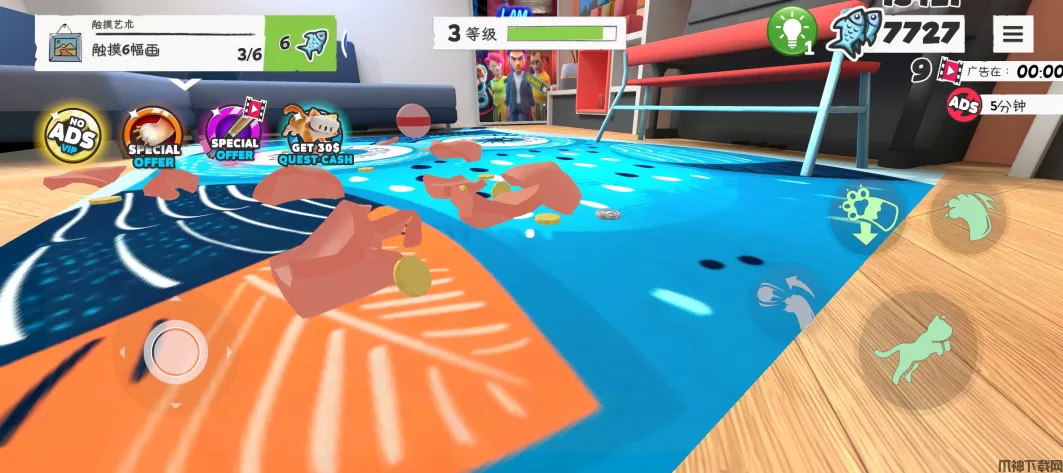Use the green lightbulb hint
The height and width of the screenshot is (473, 1063).
[x=791, y=30]
